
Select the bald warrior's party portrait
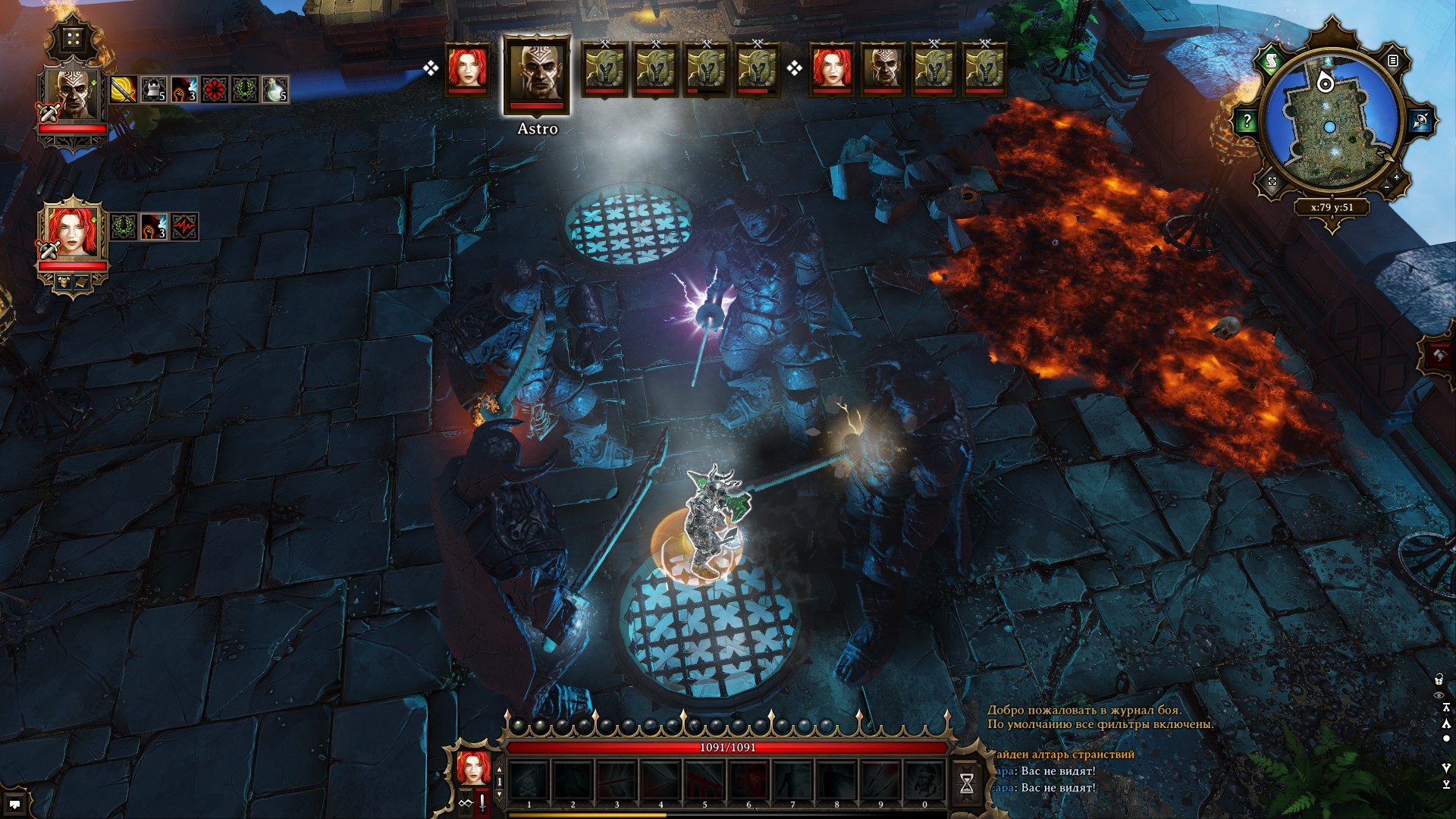[74, 96]
